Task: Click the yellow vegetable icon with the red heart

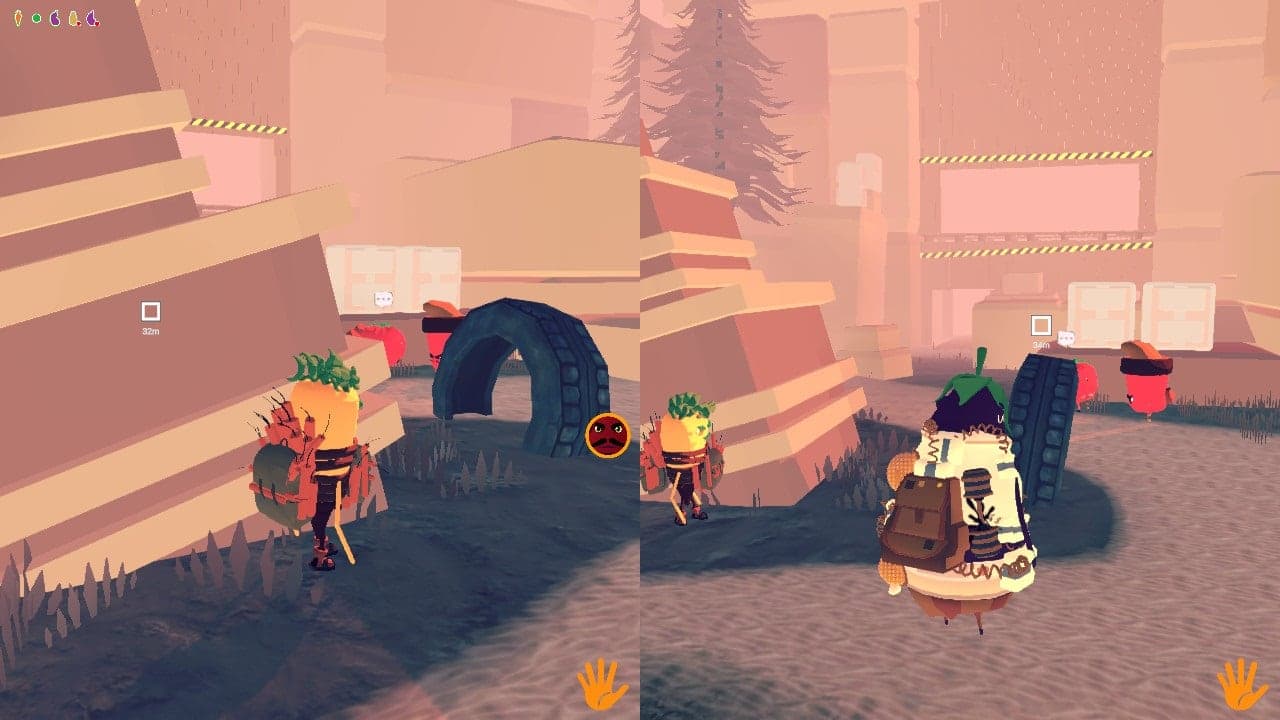Action: click(73, 17)
